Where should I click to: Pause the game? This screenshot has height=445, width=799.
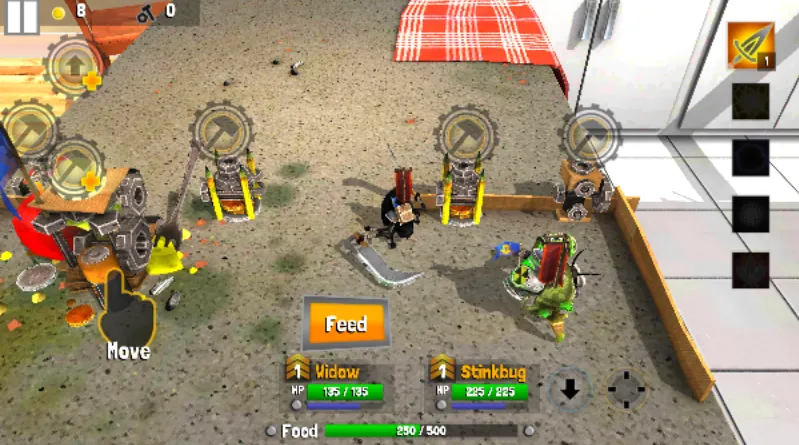tap(22, 15)
